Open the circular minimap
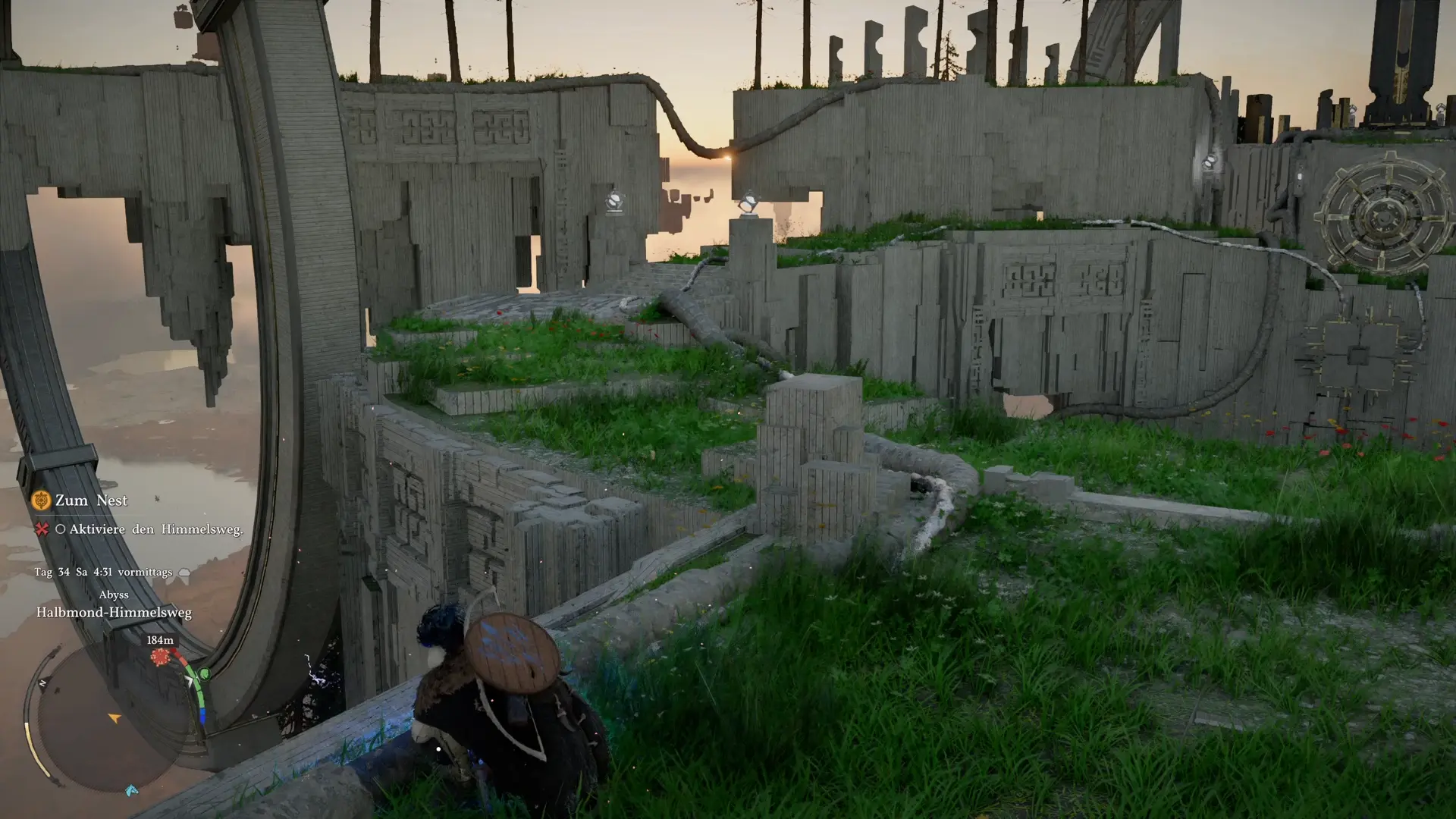1456x819 pixels. [114, 717]
